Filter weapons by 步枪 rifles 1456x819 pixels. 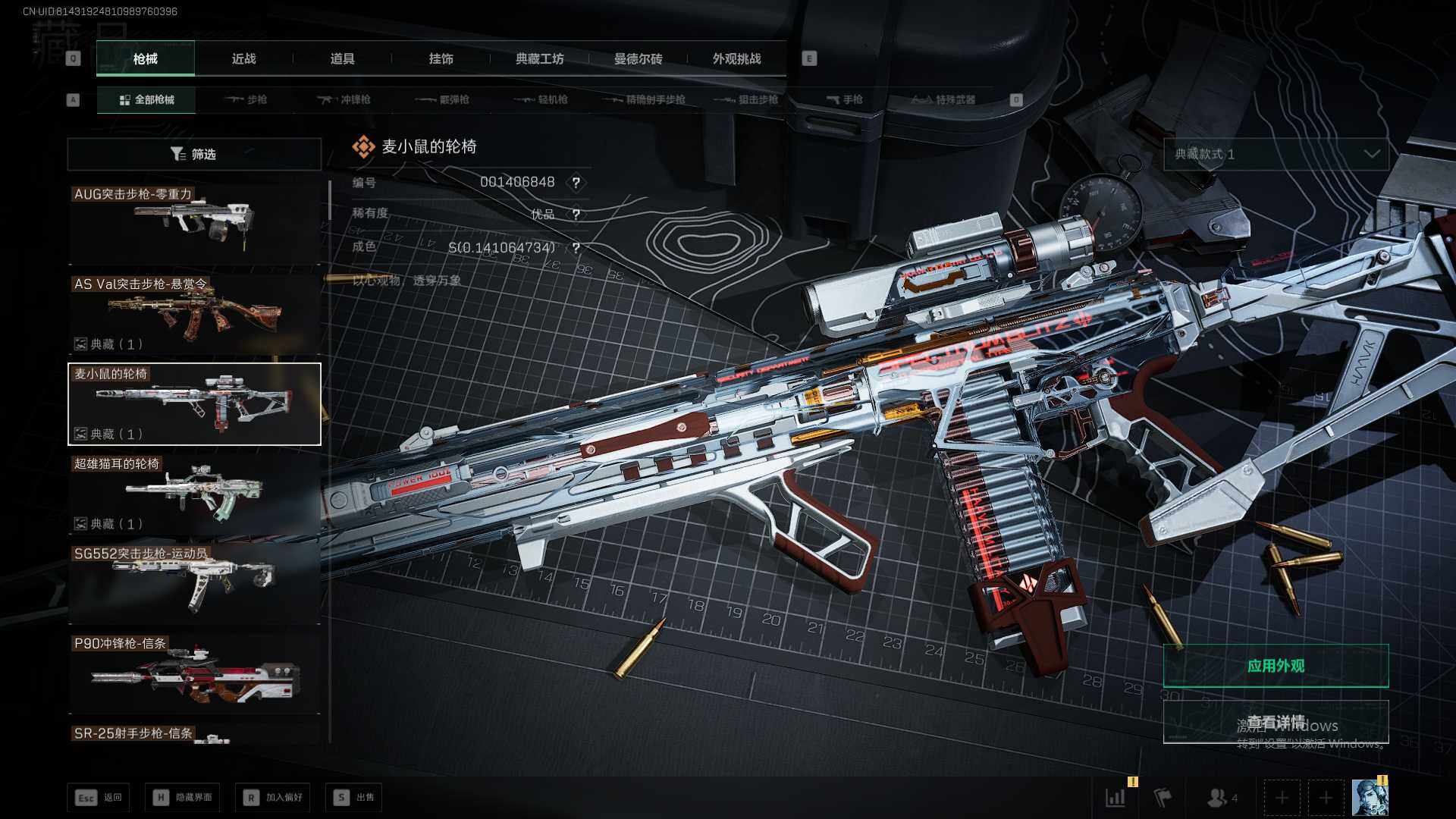246,99
